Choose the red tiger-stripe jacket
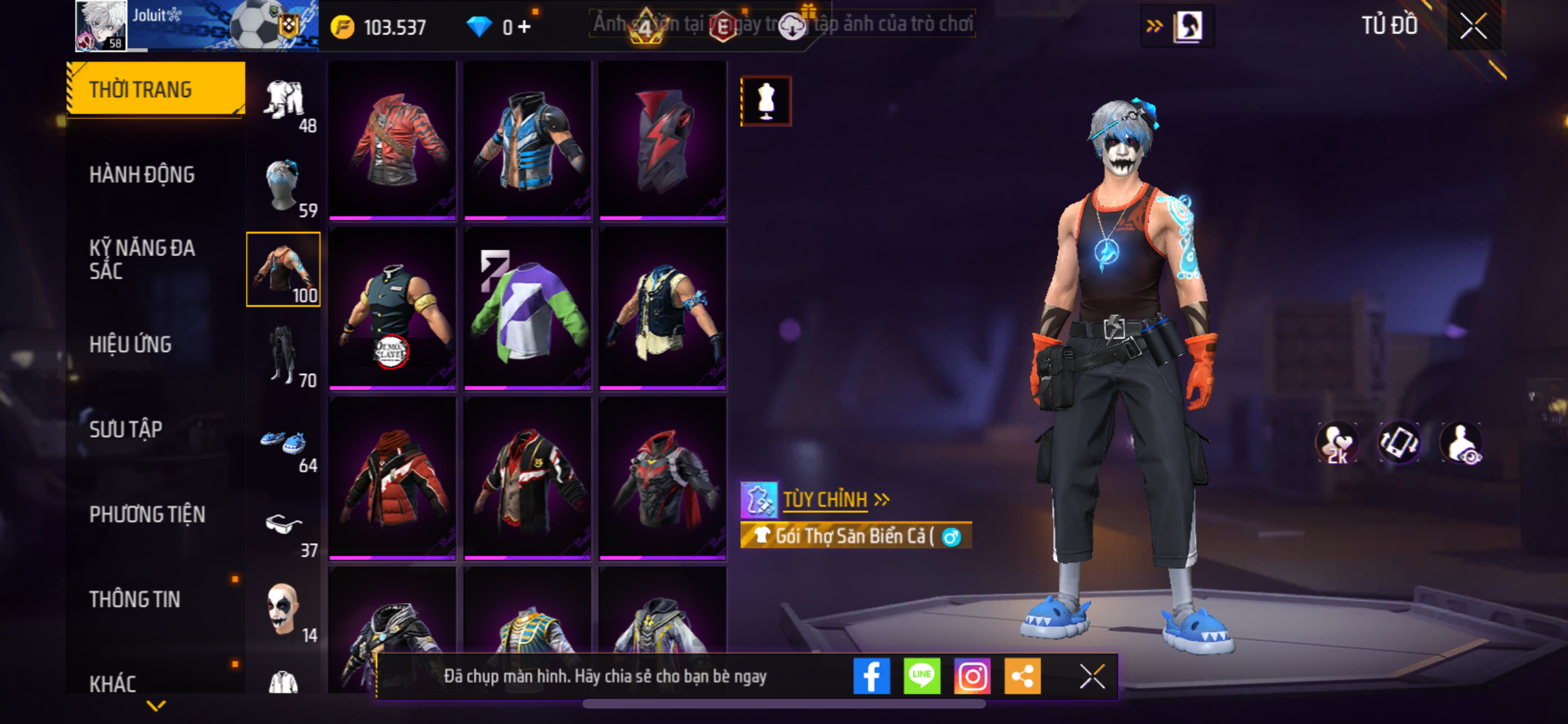The image size is (1568, 724). tap(393, 140)
